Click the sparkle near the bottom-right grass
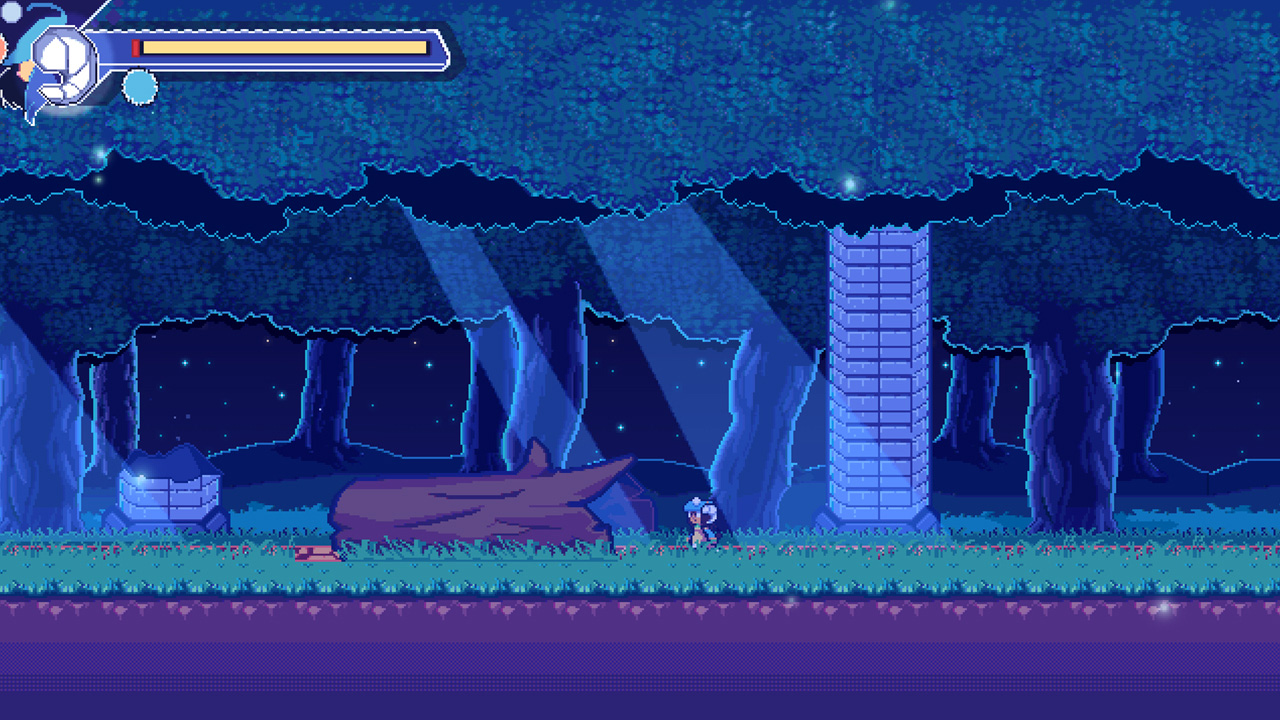 coord(1163,608)
